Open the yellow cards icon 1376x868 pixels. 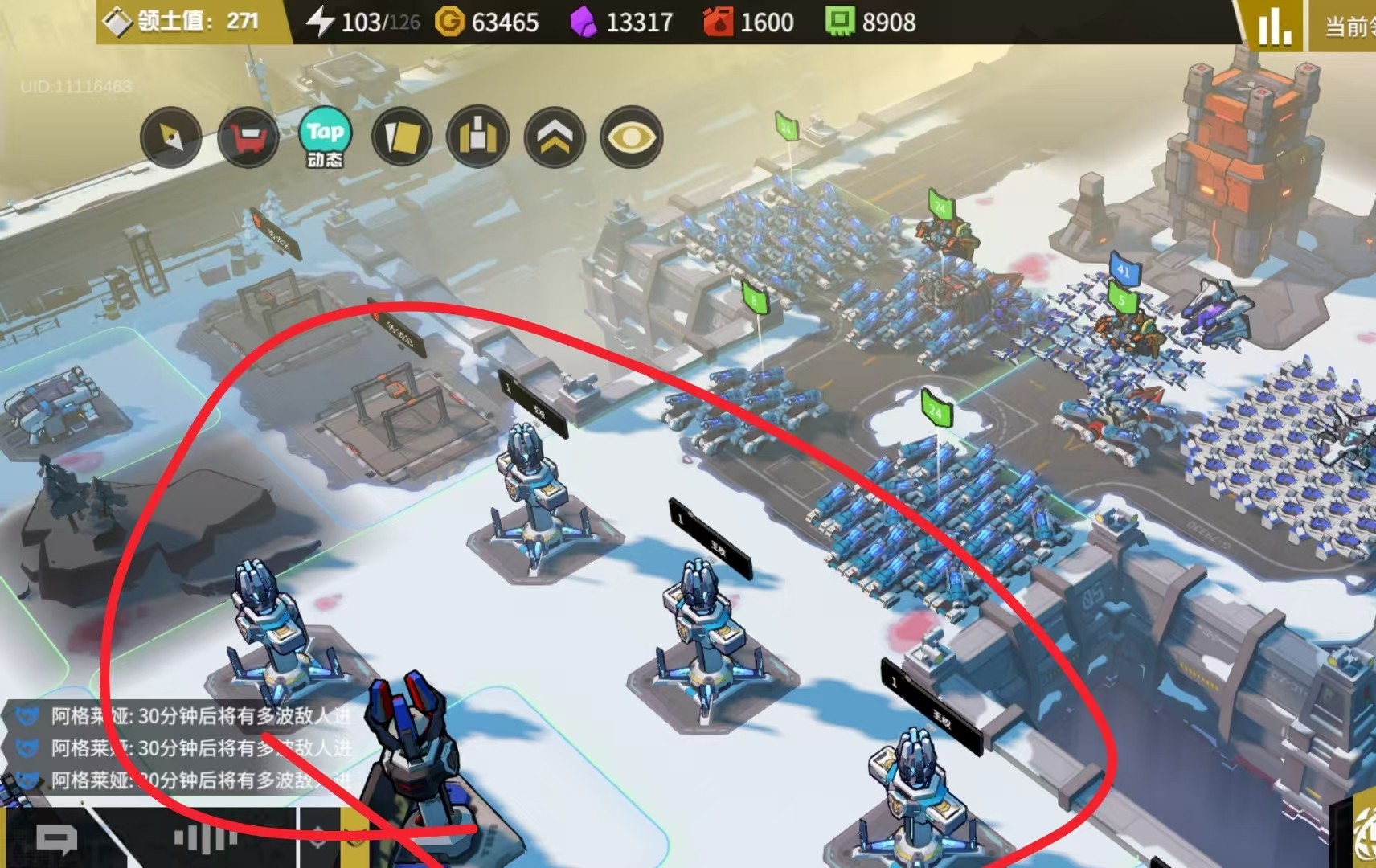pos(402,137)
